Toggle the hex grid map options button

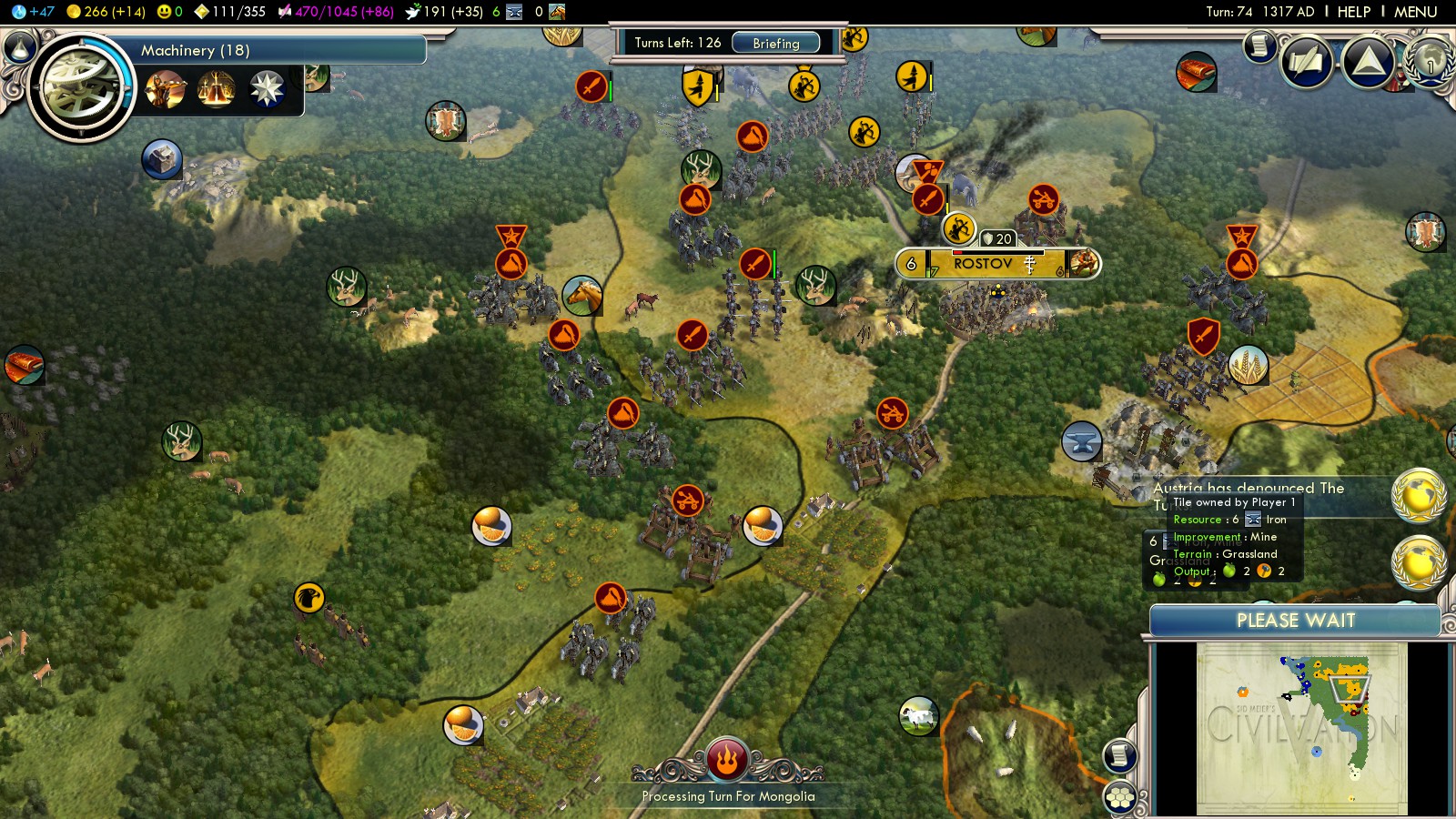[1120, 798]
